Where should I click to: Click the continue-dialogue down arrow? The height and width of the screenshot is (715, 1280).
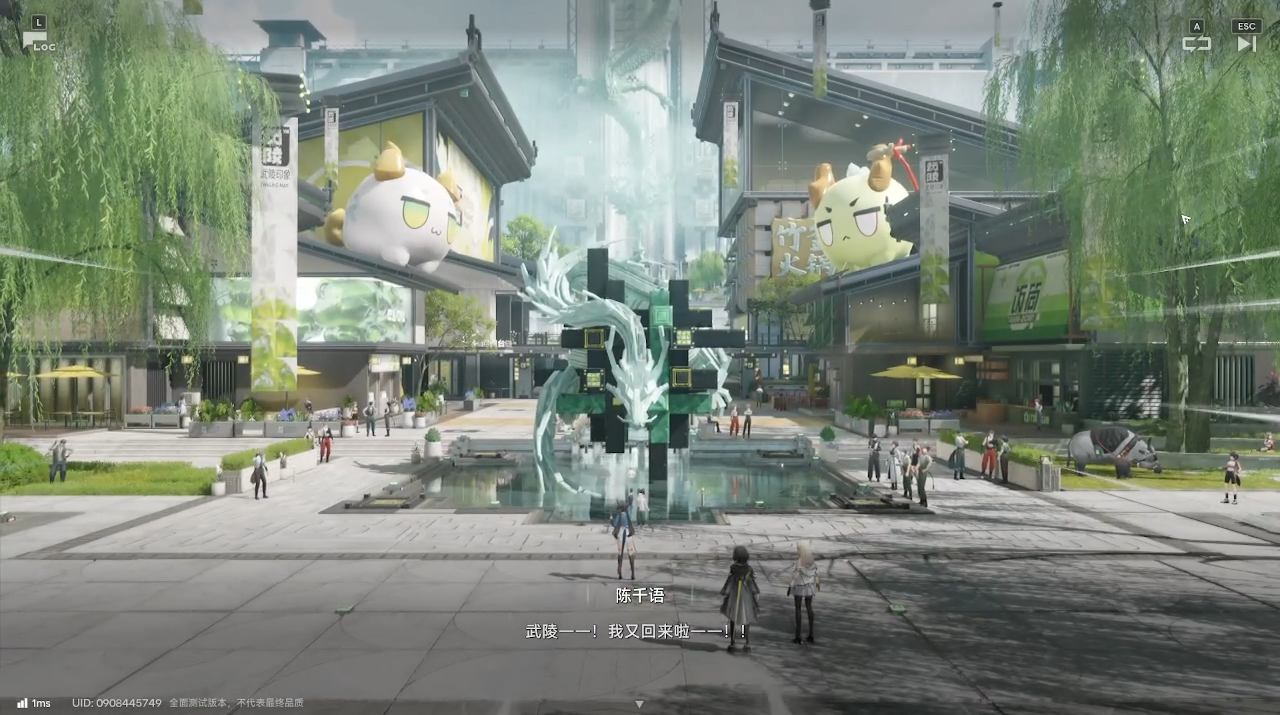tap(639, 704)
